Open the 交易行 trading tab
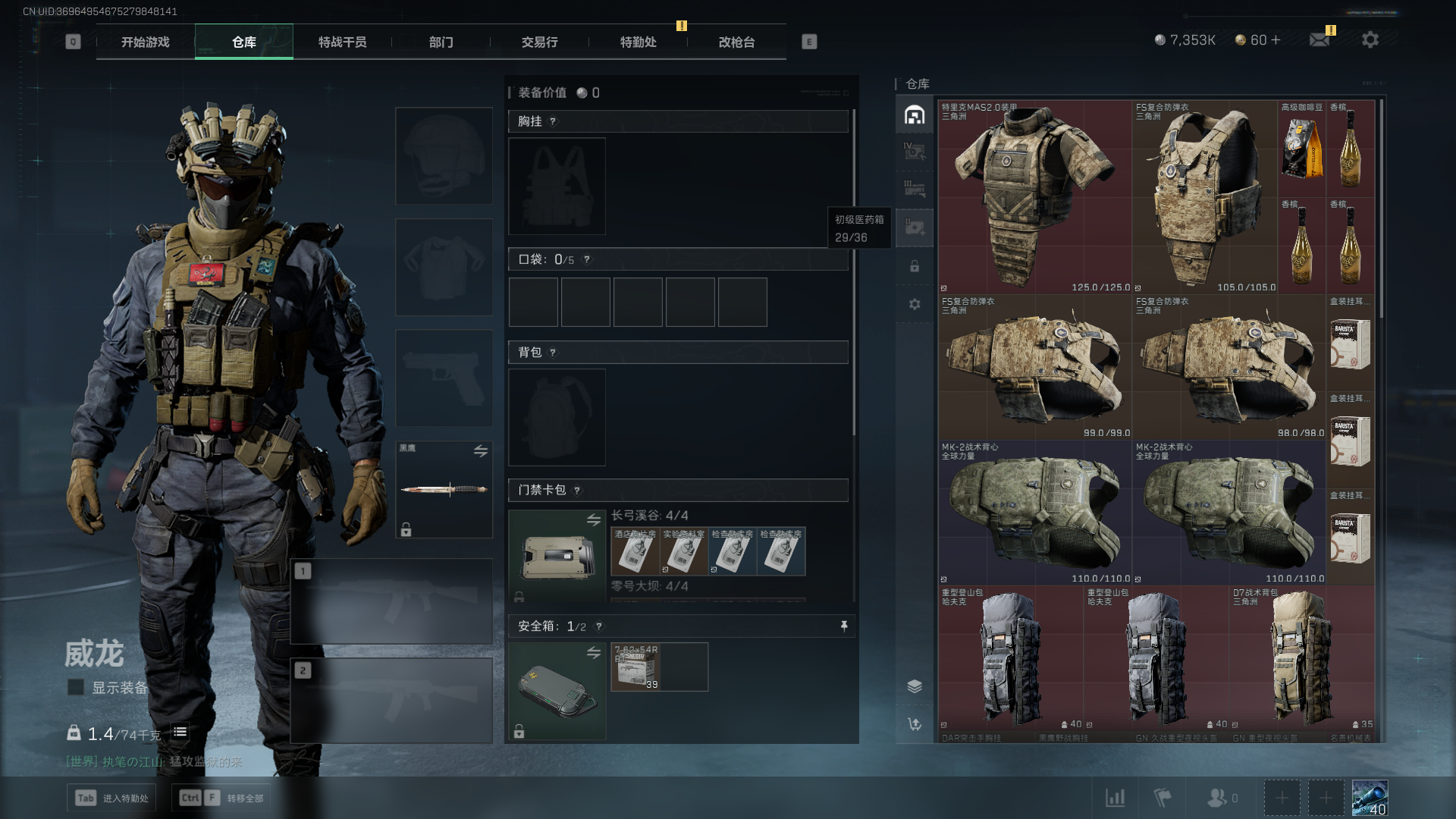 [539, 42]
